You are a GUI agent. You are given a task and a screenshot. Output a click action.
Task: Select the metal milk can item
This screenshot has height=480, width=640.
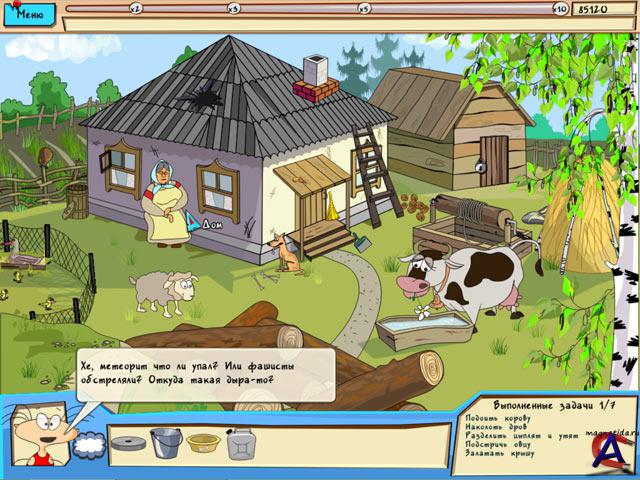point(241,443)
